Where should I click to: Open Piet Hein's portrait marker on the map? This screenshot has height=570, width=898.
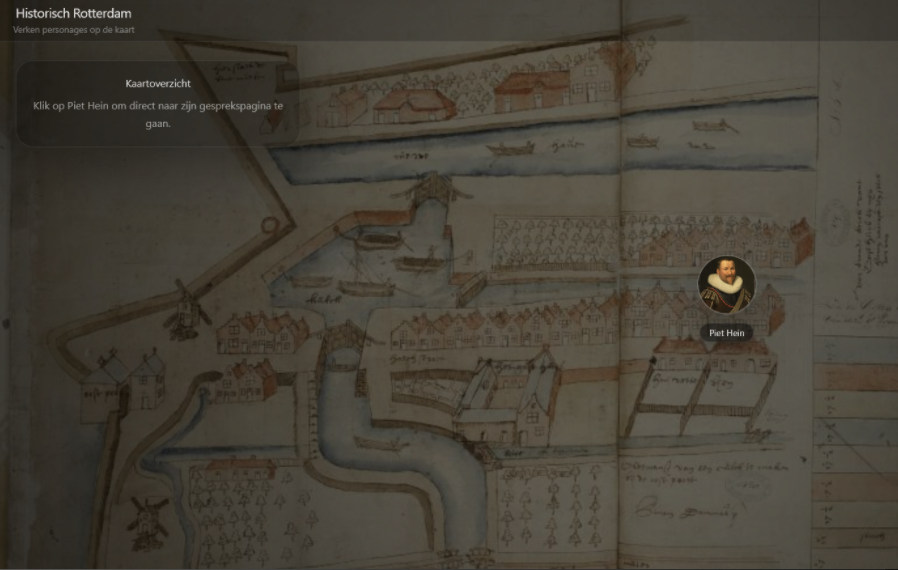(x=726, y=285)
